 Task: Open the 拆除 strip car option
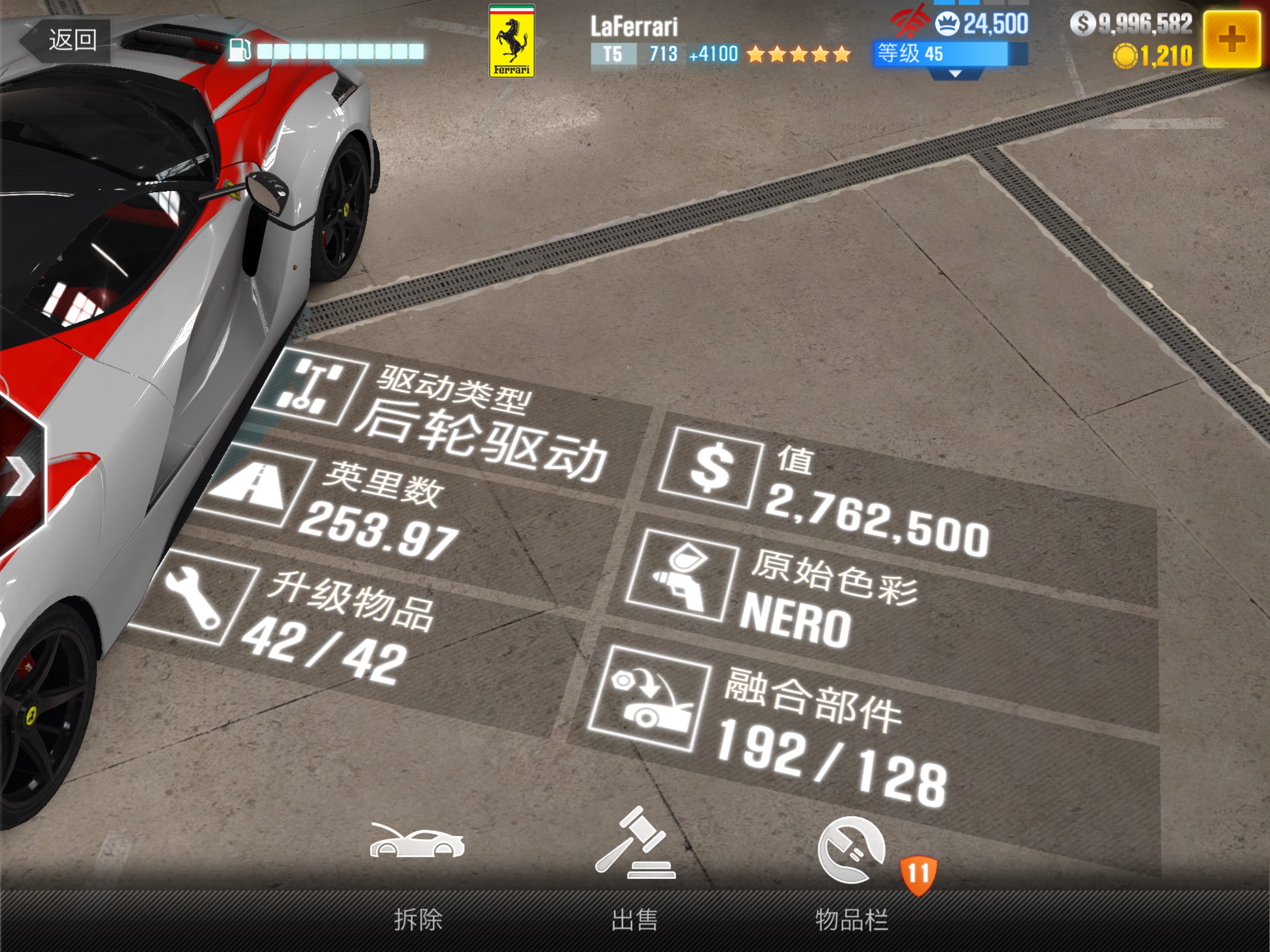417,873
